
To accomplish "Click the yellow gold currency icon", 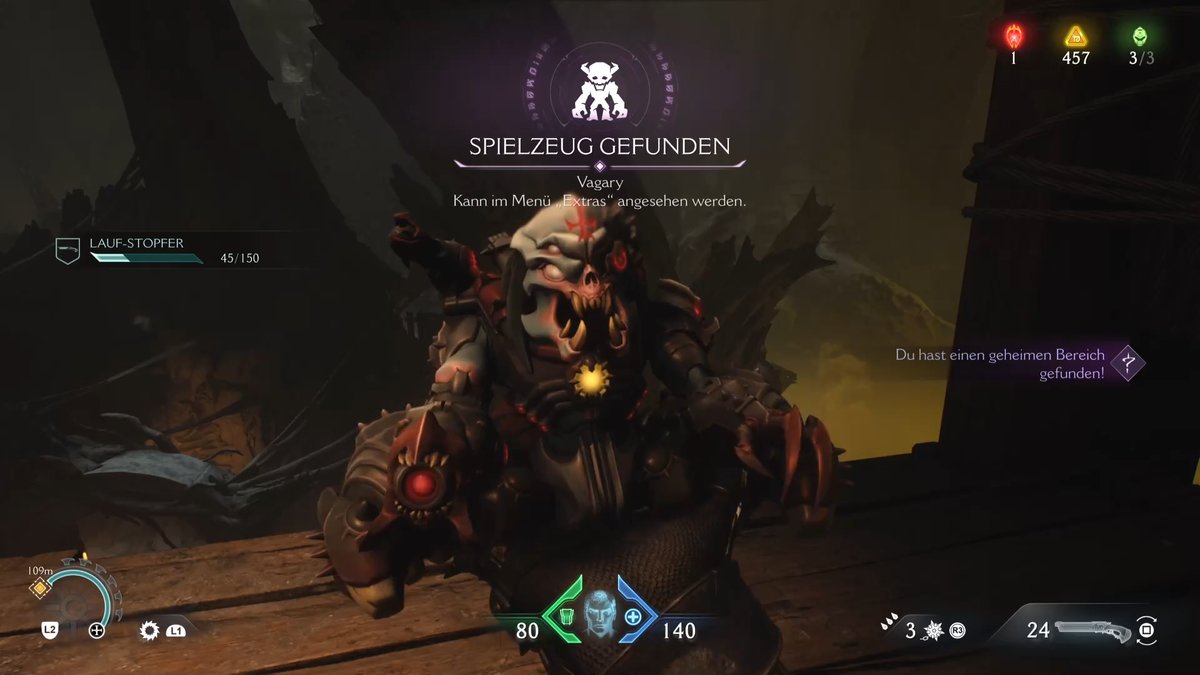I will 1075,38.
